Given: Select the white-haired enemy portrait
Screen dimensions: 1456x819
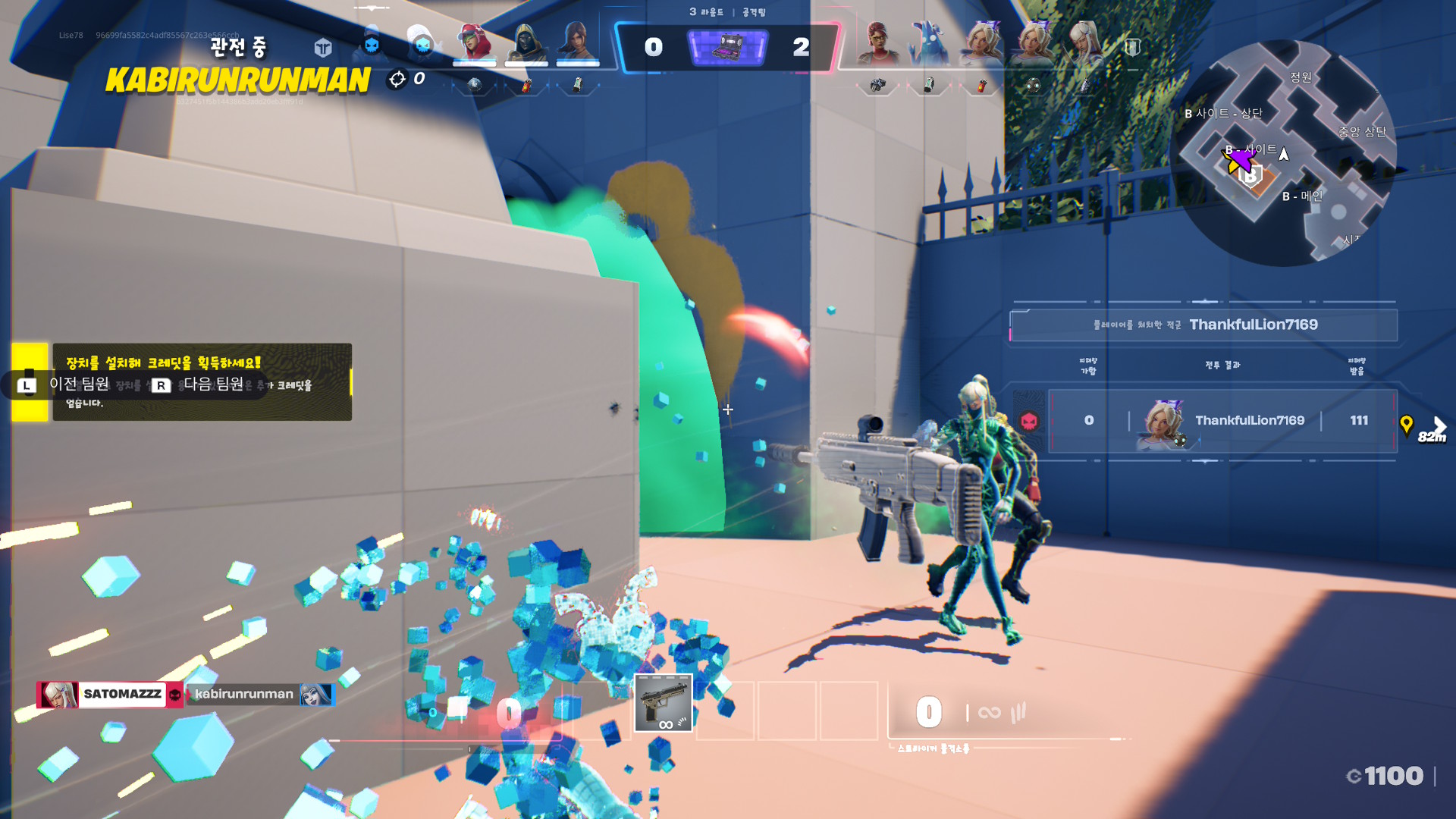Looking at the screenshot, I should click(x=1084, y=42).
